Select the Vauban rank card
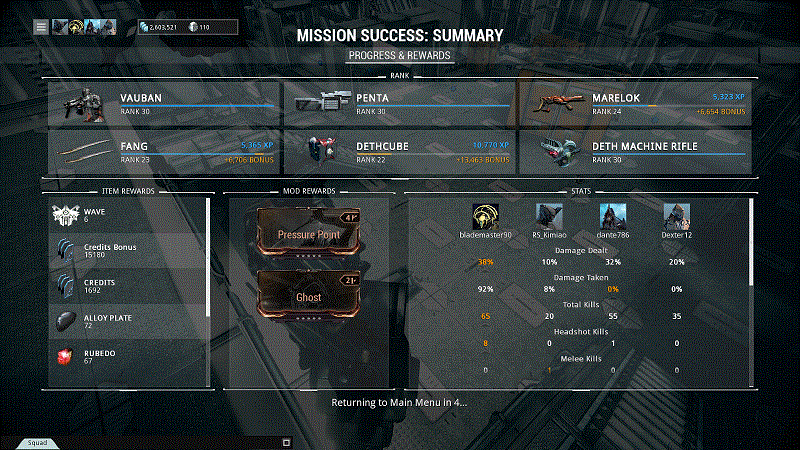The height and width of the screenshot is (450, 800). pos(163,103)
